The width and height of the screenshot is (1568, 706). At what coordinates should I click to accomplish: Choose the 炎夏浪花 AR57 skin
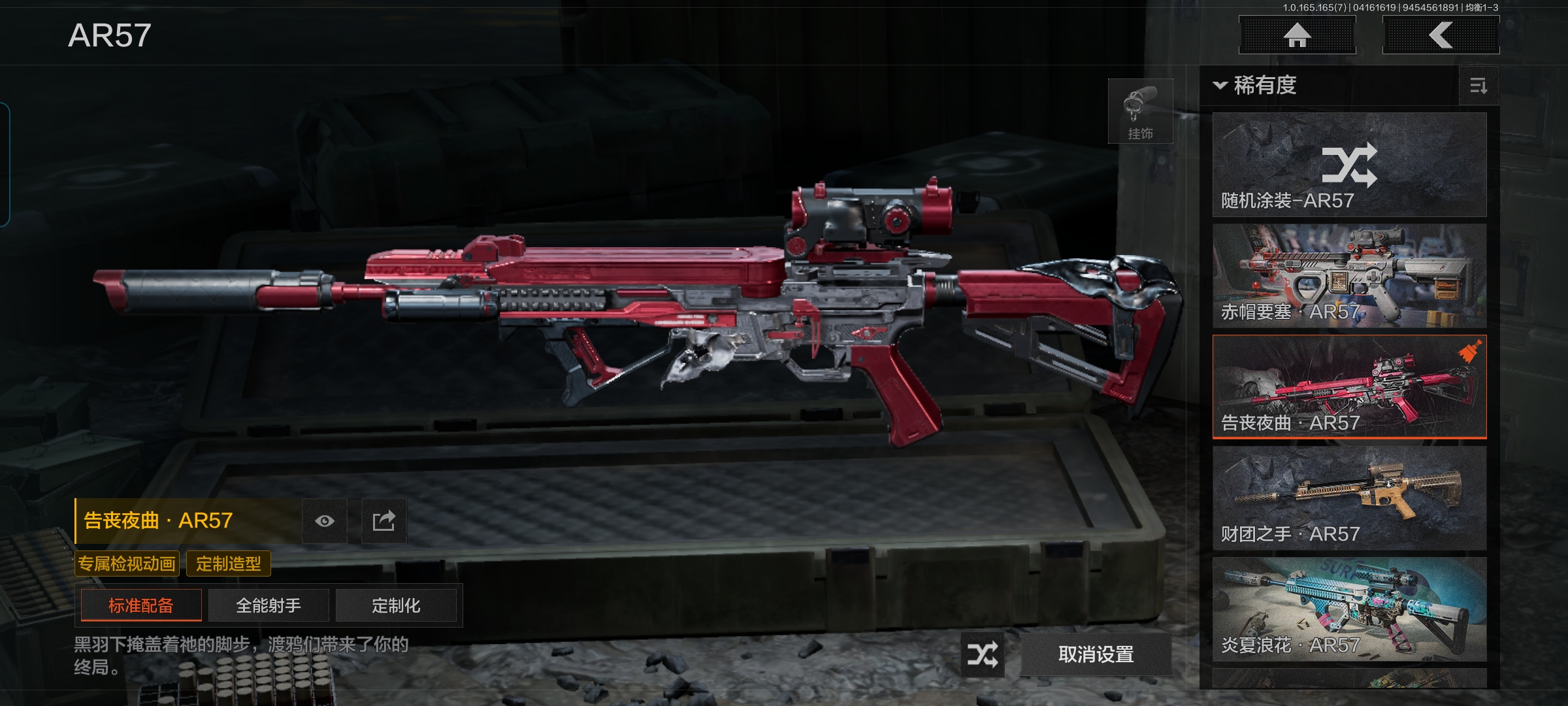click(x=1349, y=609)
